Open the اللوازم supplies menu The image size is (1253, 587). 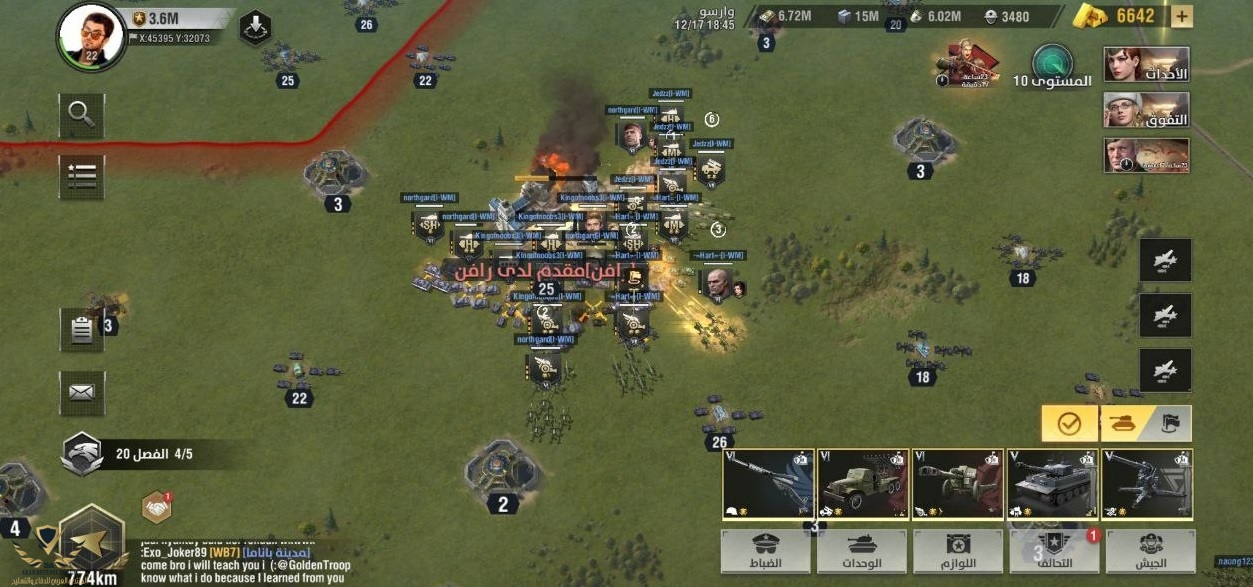pos(957,551)
